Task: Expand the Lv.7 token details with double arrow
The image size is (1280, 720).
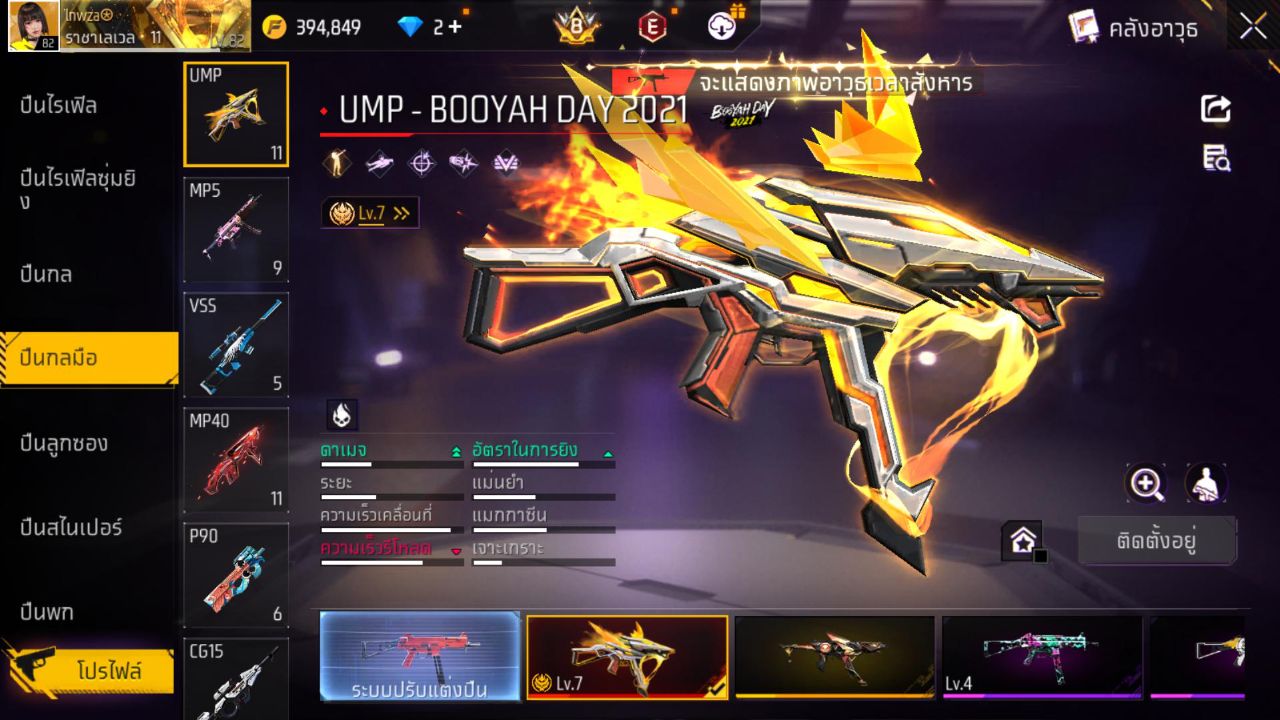Action: click(x=399, y=212)
